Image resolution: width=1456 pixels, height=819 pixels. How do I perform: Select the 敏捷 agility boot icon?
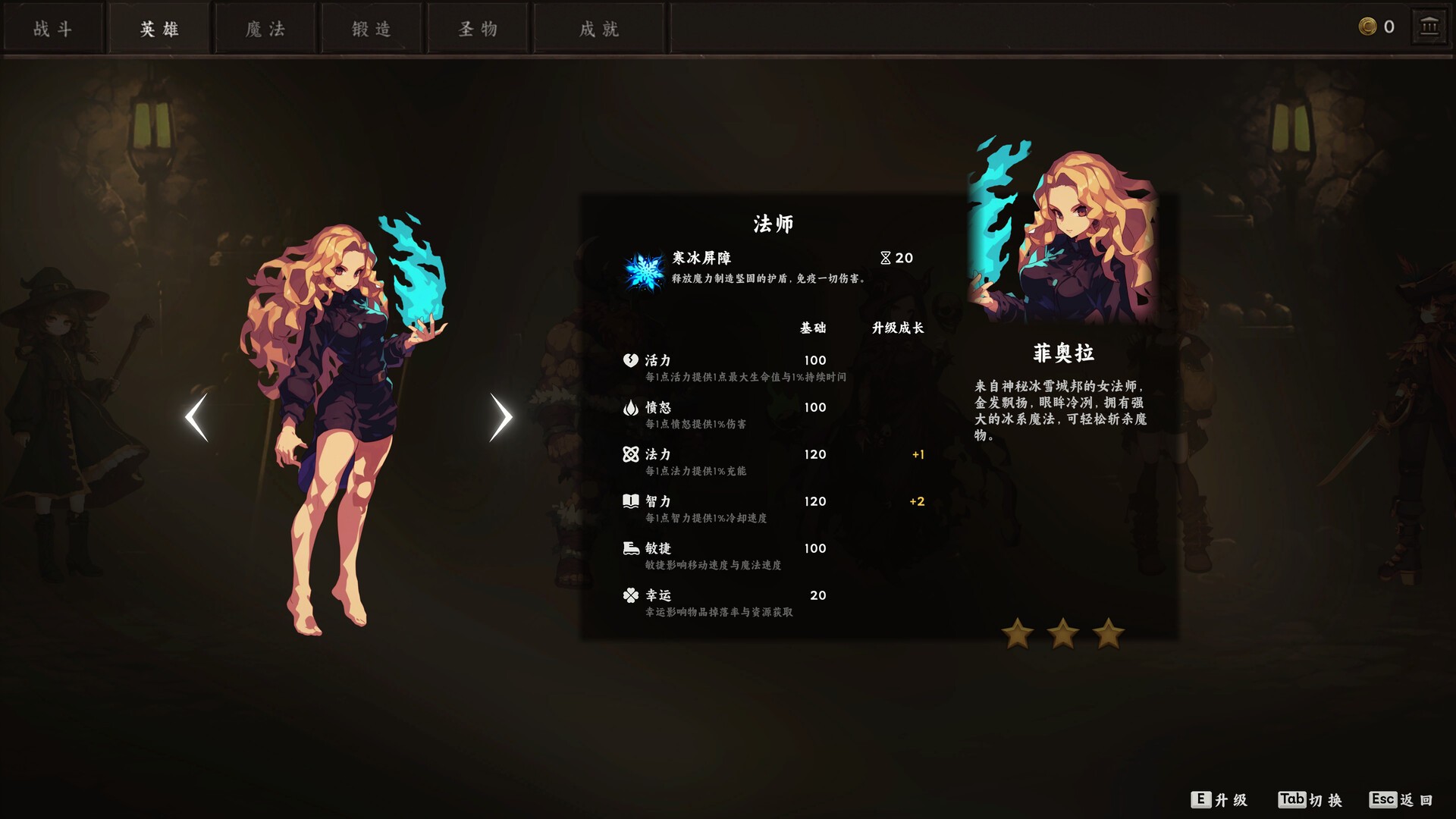(x=630, y=548)
